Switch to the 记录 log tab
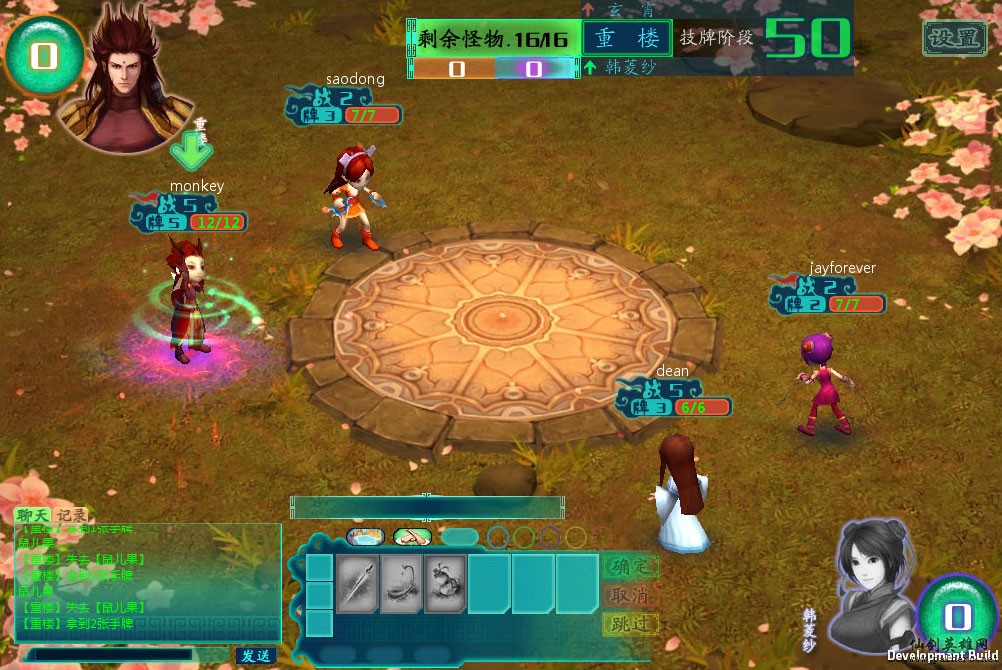1002x670 pixels. pos(71,515)
